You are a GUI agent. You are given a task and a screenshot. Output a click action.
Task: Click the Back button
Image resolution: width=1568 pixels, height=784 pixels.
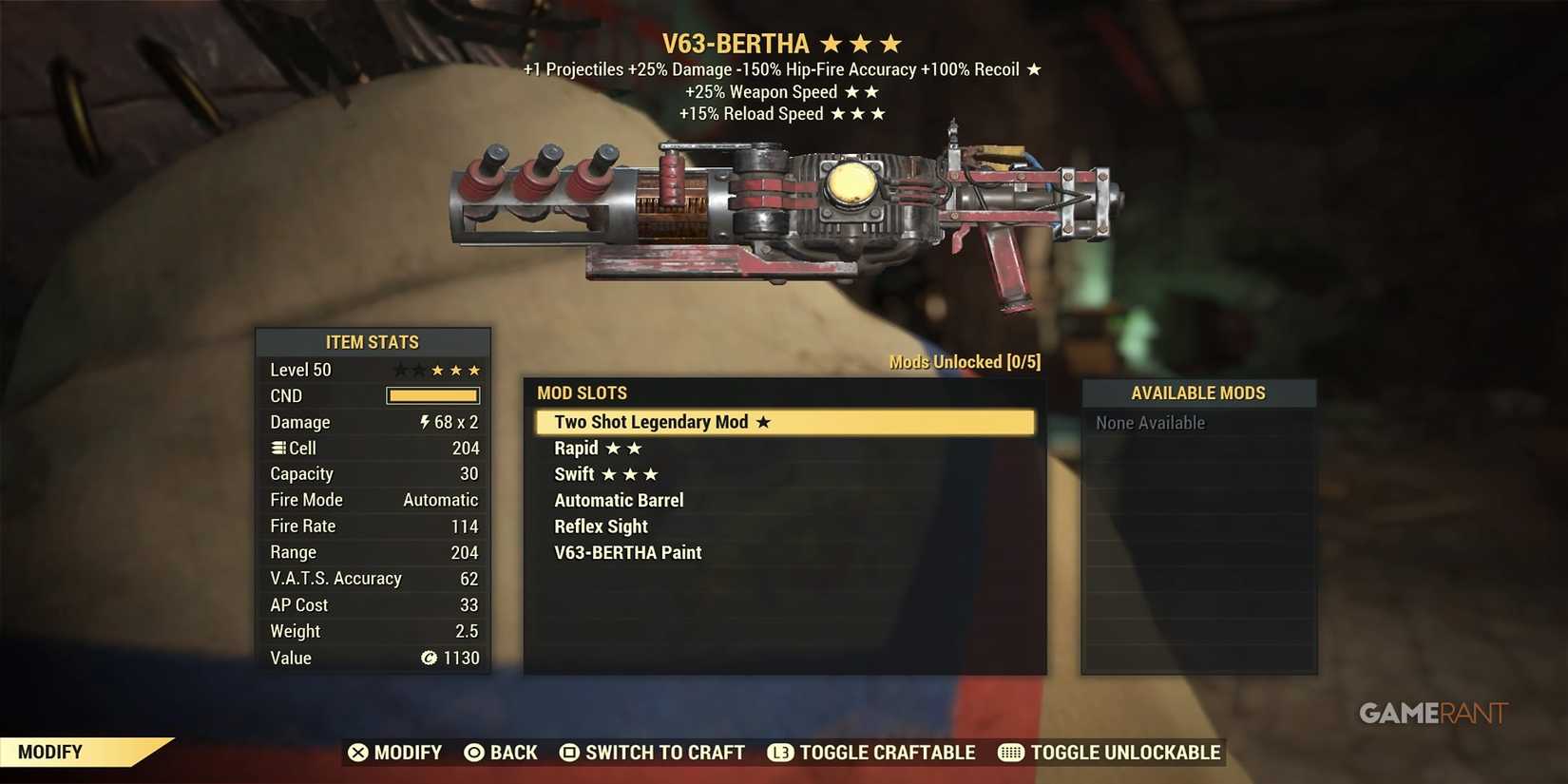[514, 752]
